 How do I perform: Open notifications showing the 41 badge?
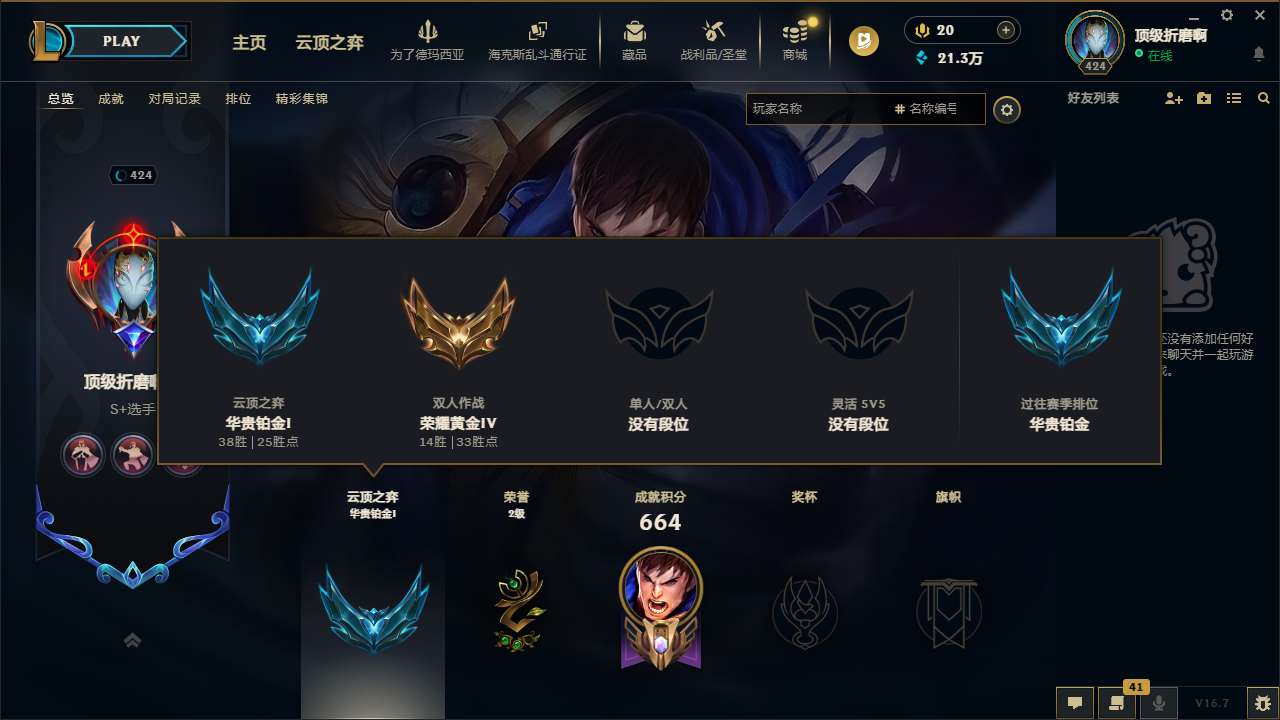pos(1117,703)
